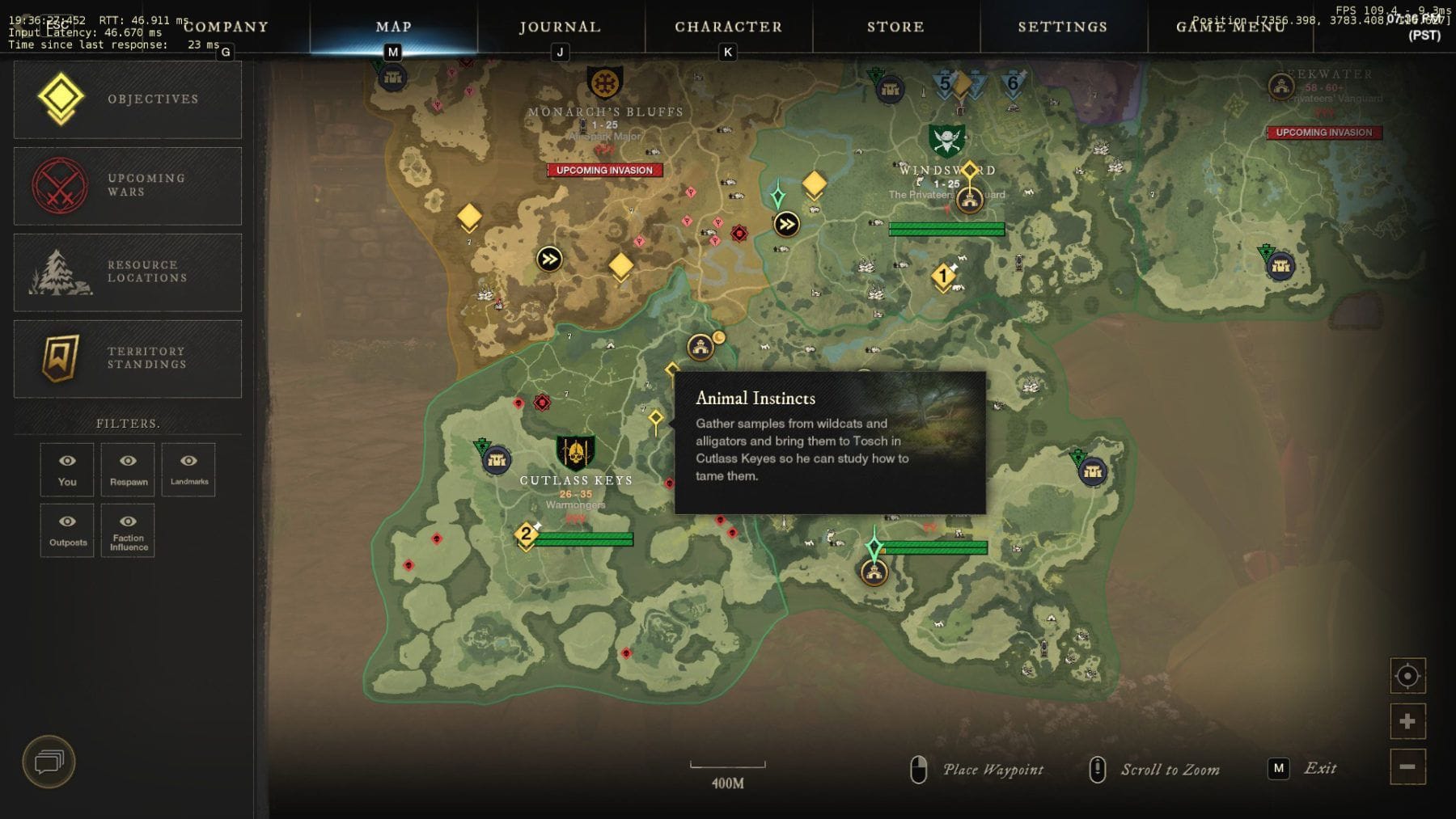Toggle the Respawn filter visibility
1456x819 pixels.
128,469
